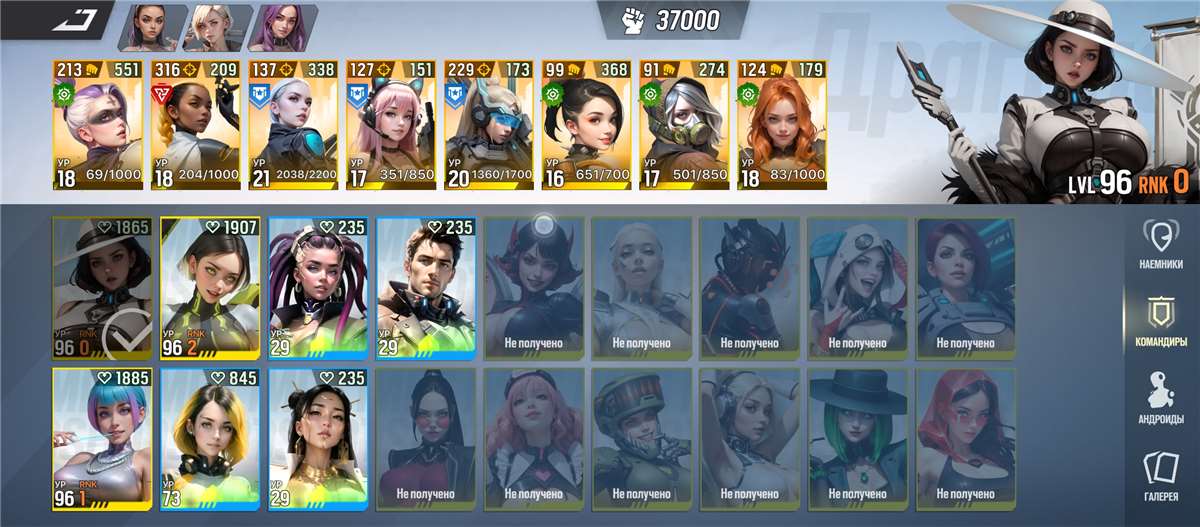Select the blue-haired commander with 1885 health
The height and width of the screenshot is (527, 1200).
[x=102, y=440]
